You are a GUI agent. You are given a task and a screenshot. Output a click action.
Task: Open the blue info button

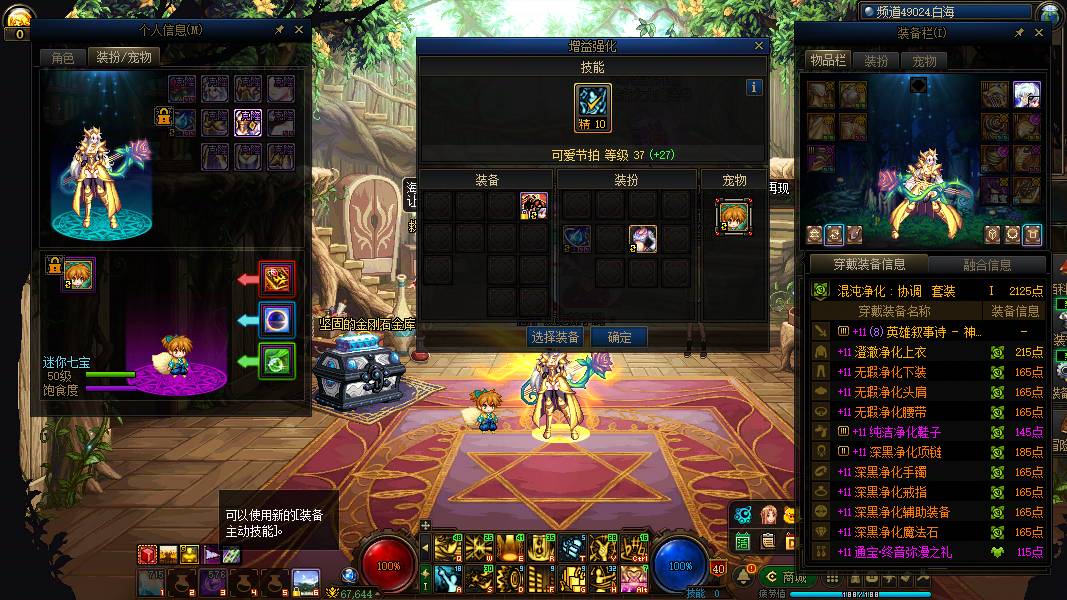coord(754,87)
